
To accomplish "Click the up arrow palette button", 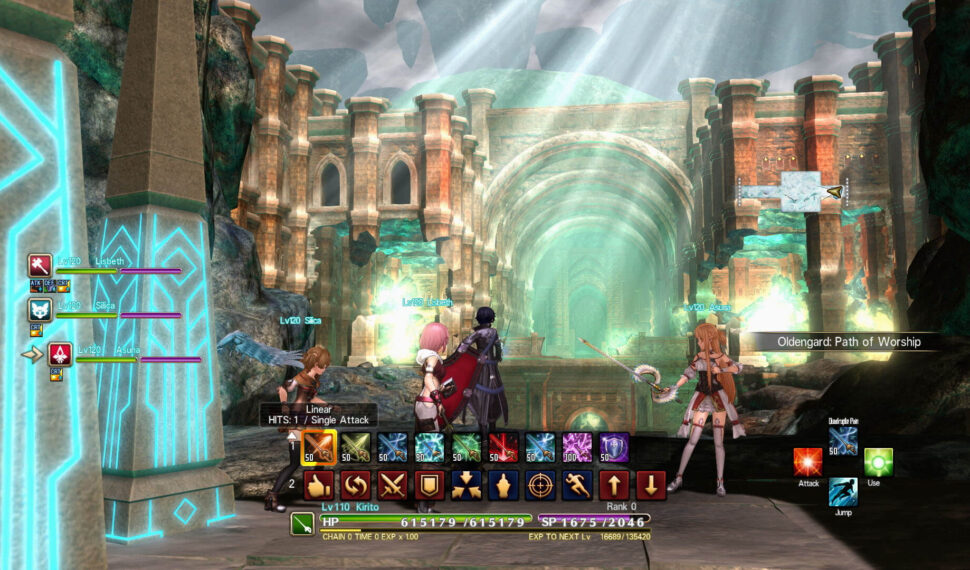I will coord(614,485).
